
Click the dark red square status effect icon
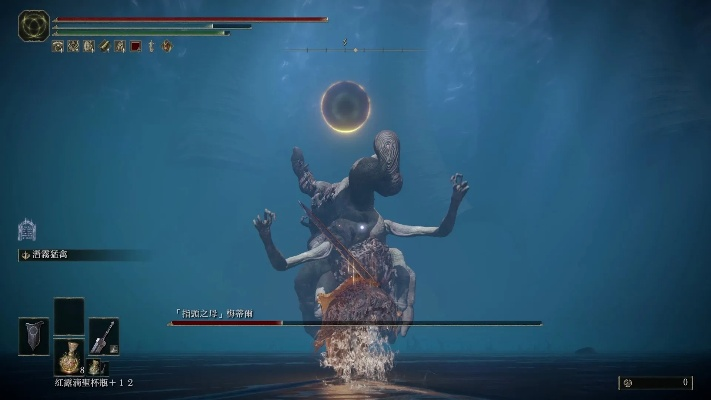[x=136, y=46]
